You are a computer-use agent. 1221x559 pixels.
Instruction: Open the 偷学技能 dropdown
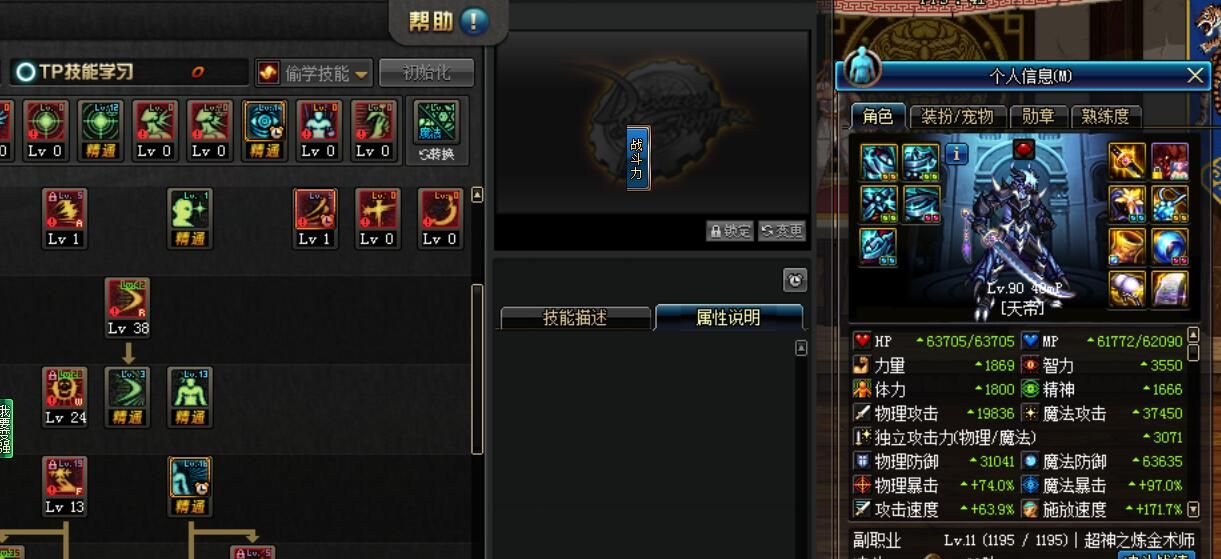click(x=314, y=73)
